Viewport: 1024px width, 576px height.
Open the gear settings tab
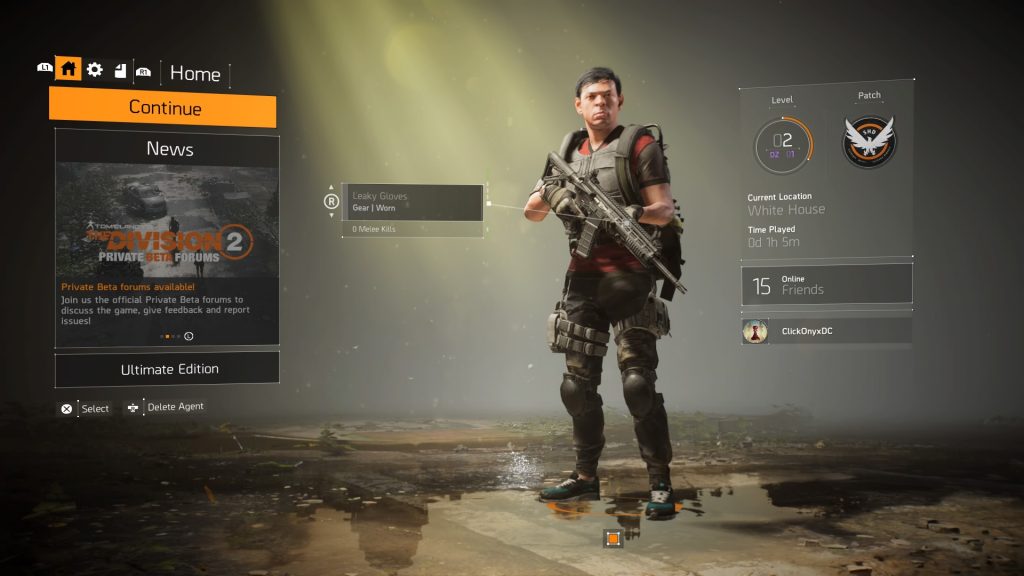pyautogui.click(x=95, y=69)
